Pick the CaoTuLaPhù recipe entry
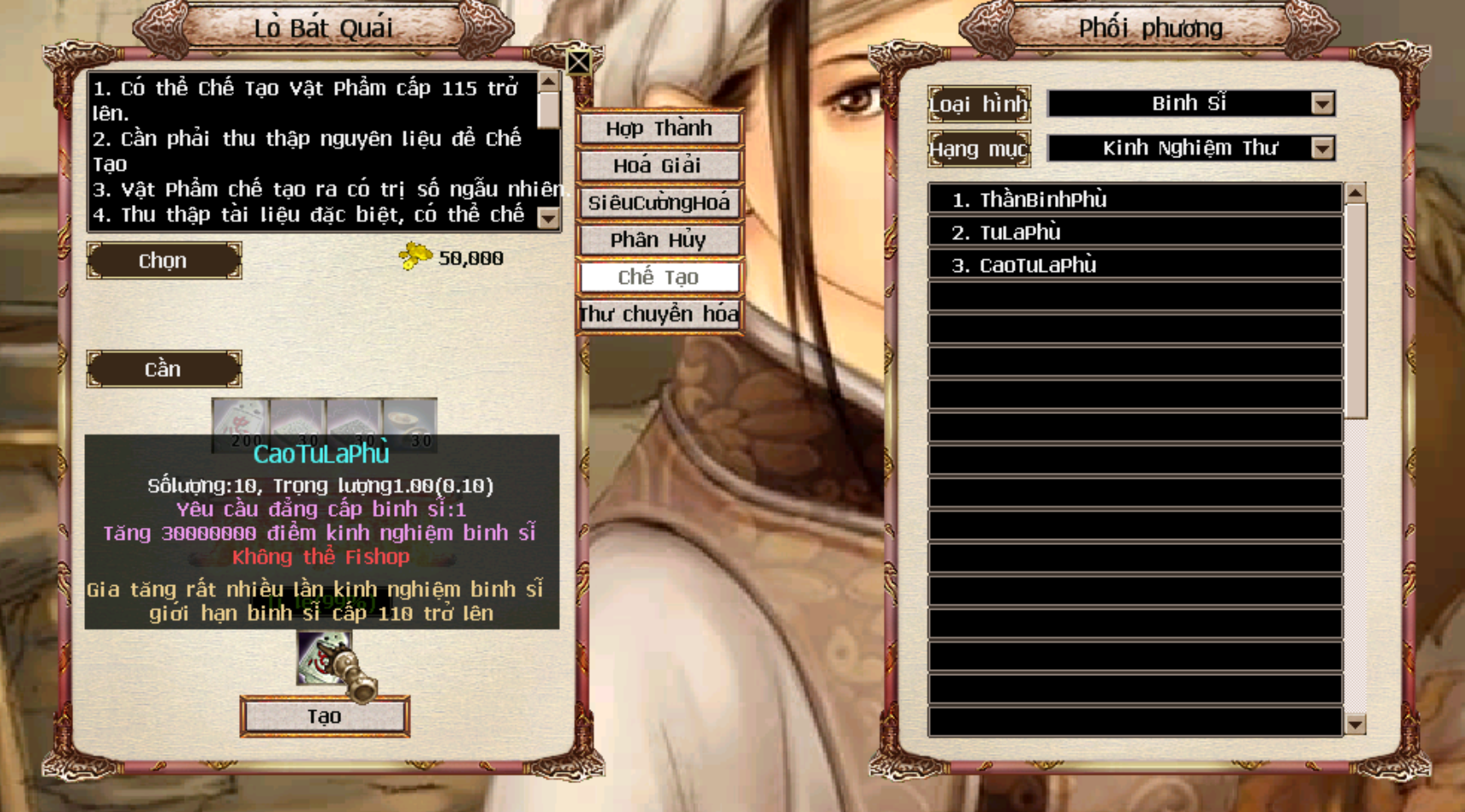The image size is (1465, 812). [x=1135, y=265]
